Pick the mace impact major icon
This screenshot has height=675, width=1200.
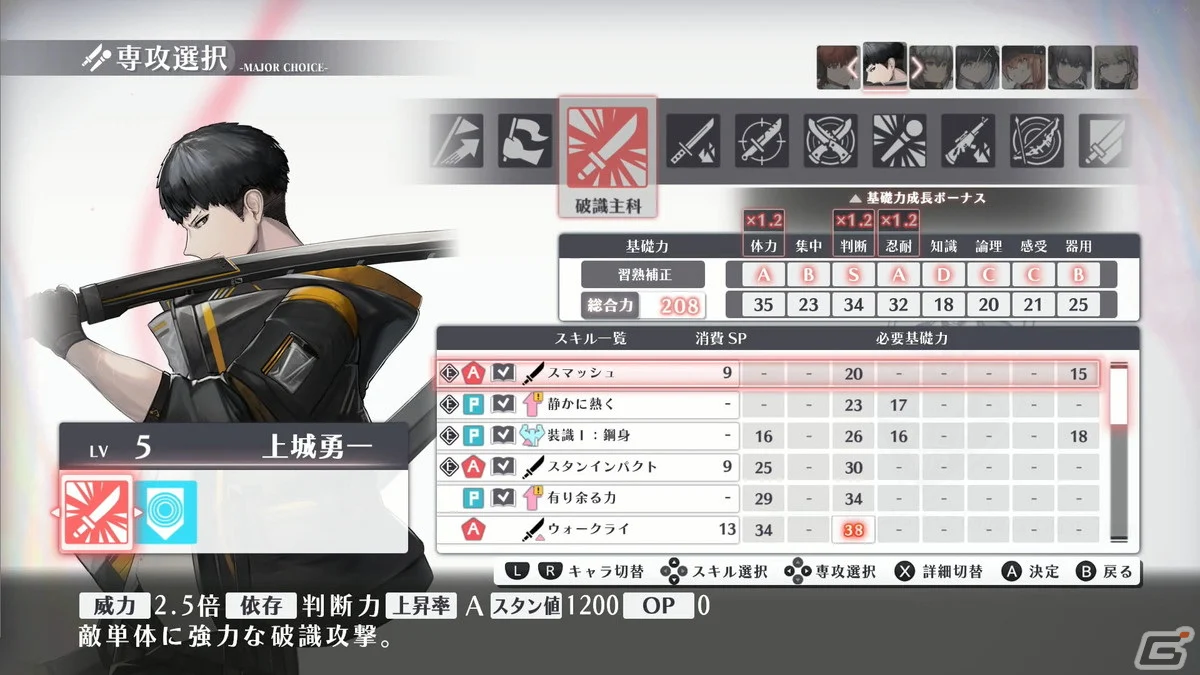tap(899, 141)
